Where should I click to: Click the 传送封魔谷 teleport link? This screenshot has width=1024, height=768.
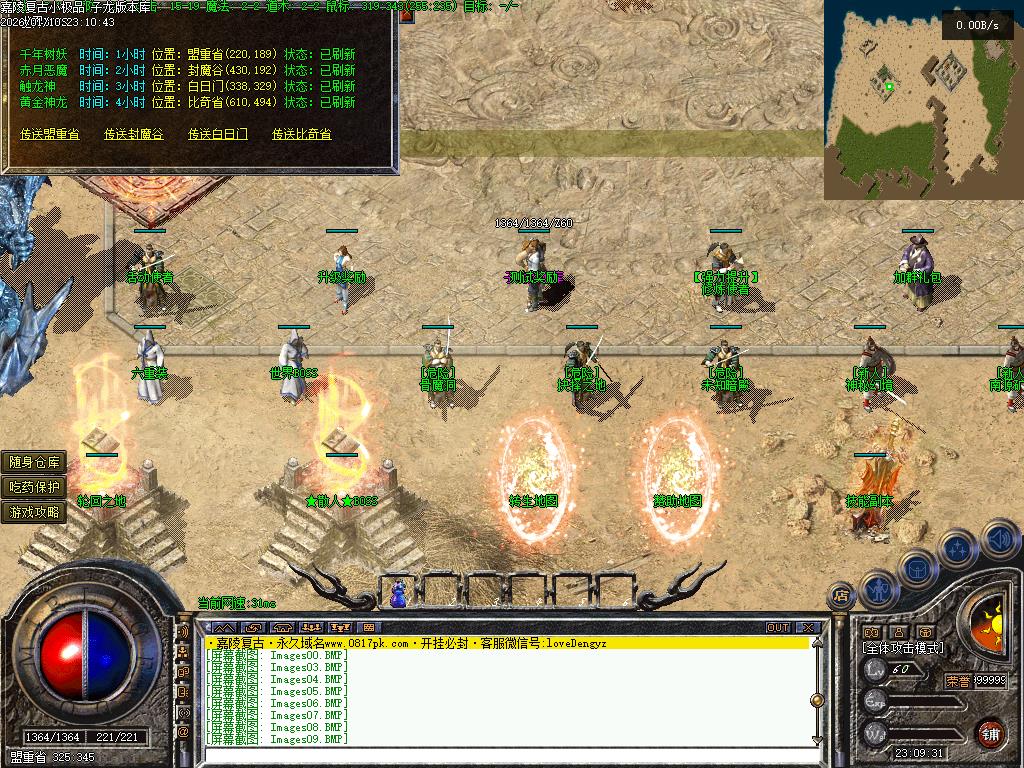(133, 134)
